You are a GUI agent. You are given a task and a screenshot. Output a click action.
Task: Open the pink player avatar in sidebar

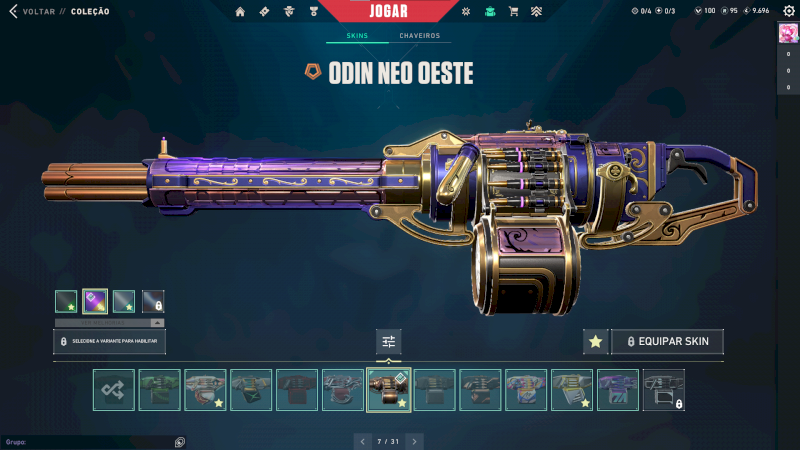click(787, 32)
